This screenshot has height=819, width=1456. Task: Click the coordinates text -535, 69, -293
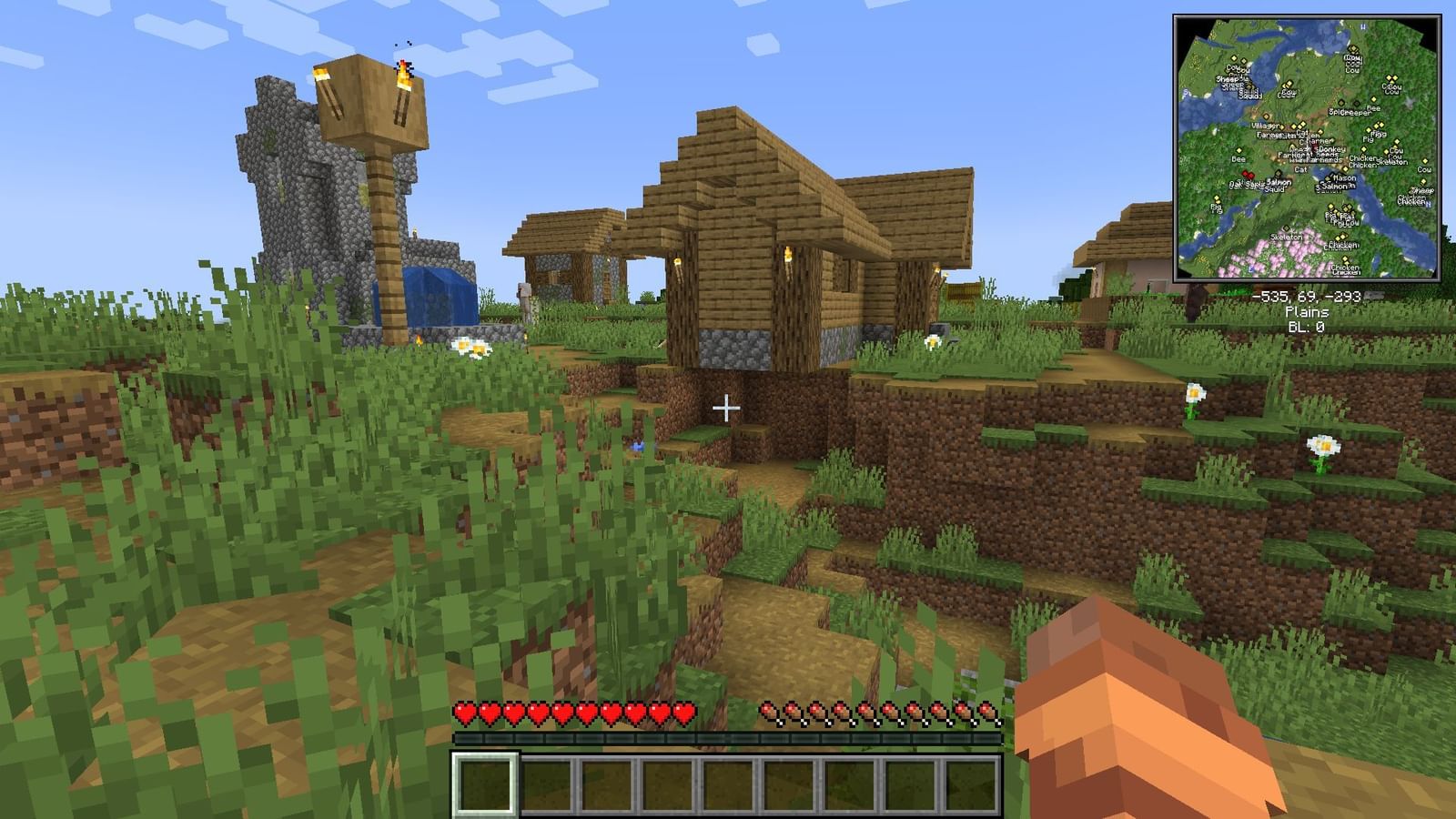(1308, 295)
